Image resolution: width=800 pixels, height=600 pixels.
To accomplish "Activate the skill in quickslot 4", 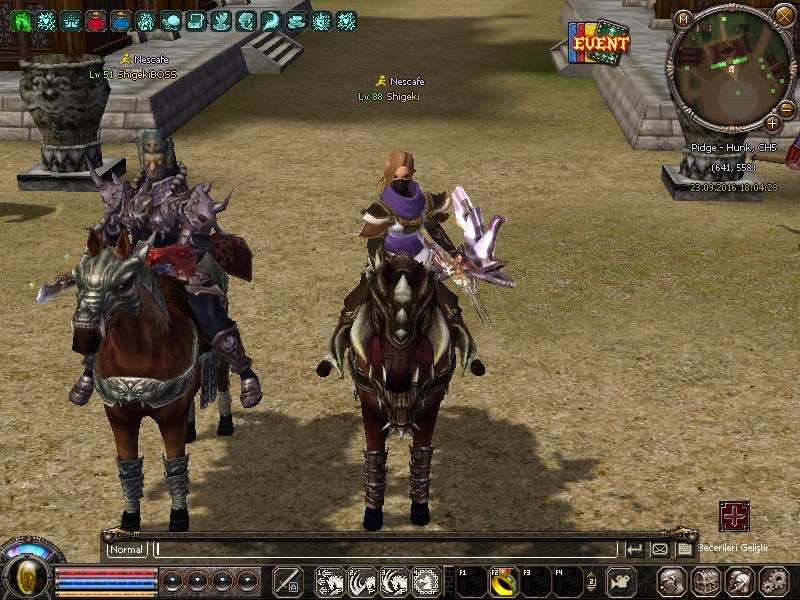I will pyautogui.click(x=427, y=581).
